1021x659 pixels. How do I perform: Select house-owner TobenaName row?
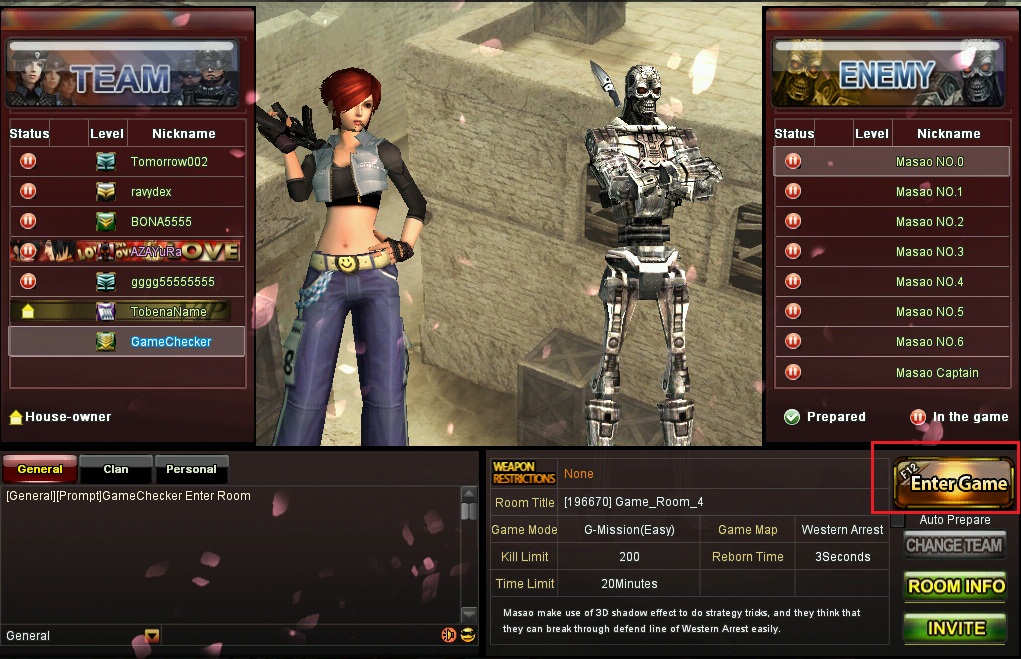coord(168,312)
